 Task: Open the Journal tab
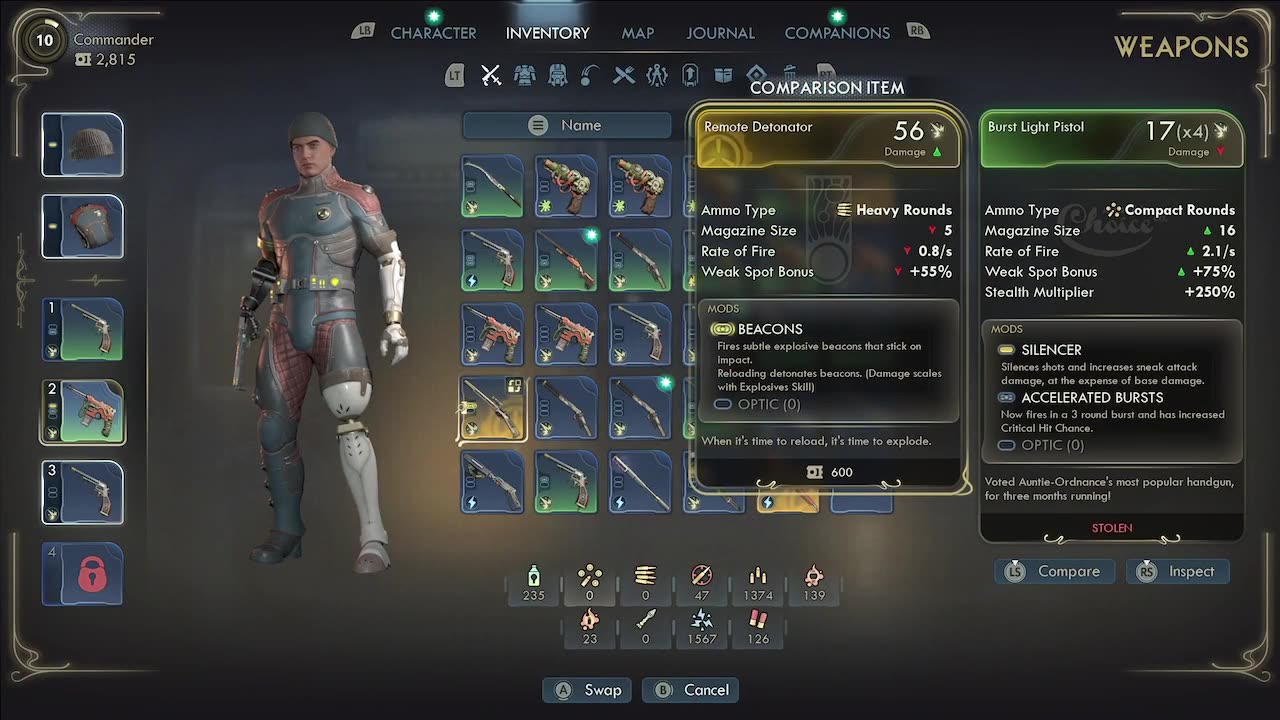(720, 33)
